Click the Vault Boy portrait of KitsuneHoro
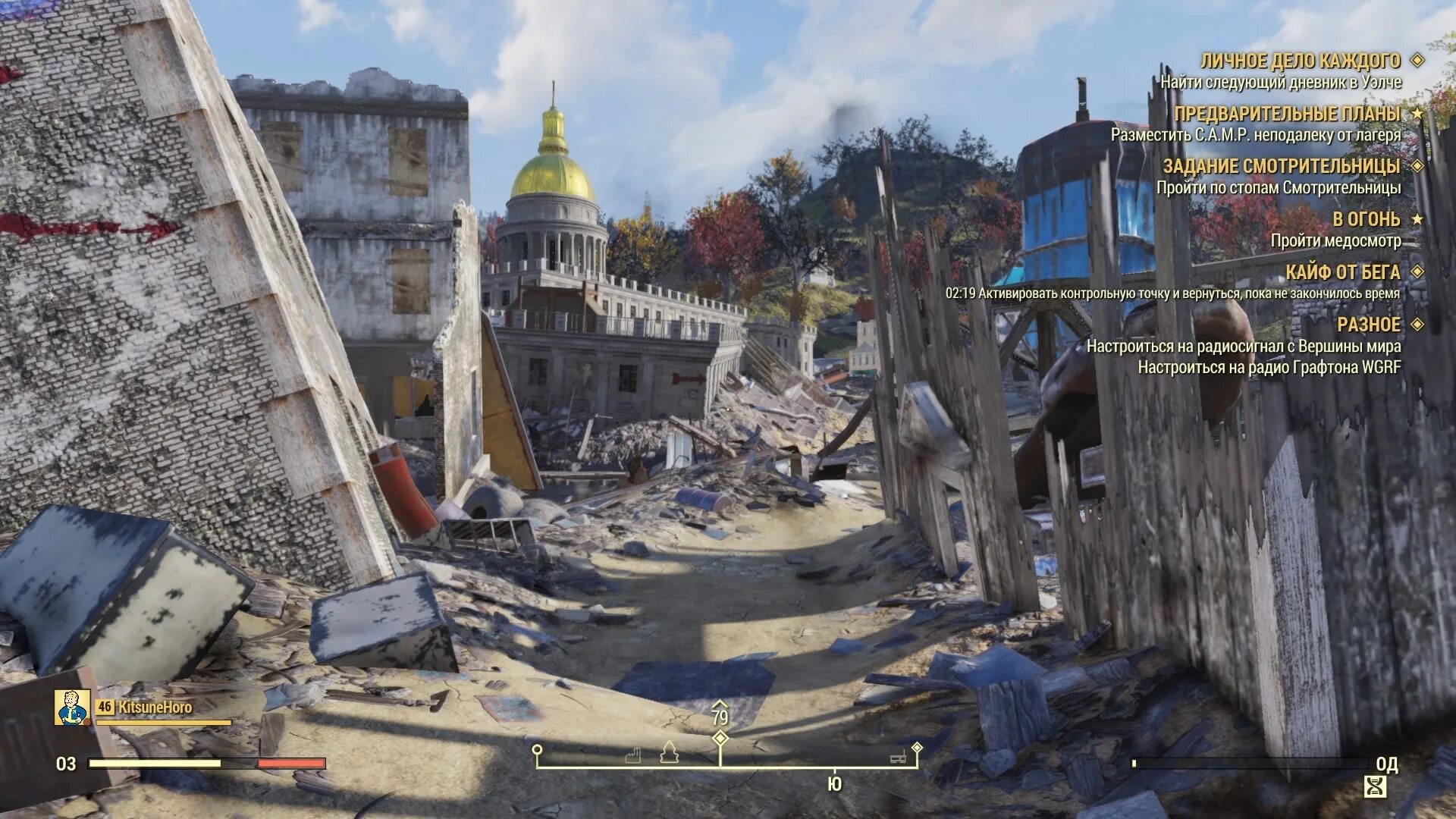This screenshot has width=1456, height=819. [73, 708]
